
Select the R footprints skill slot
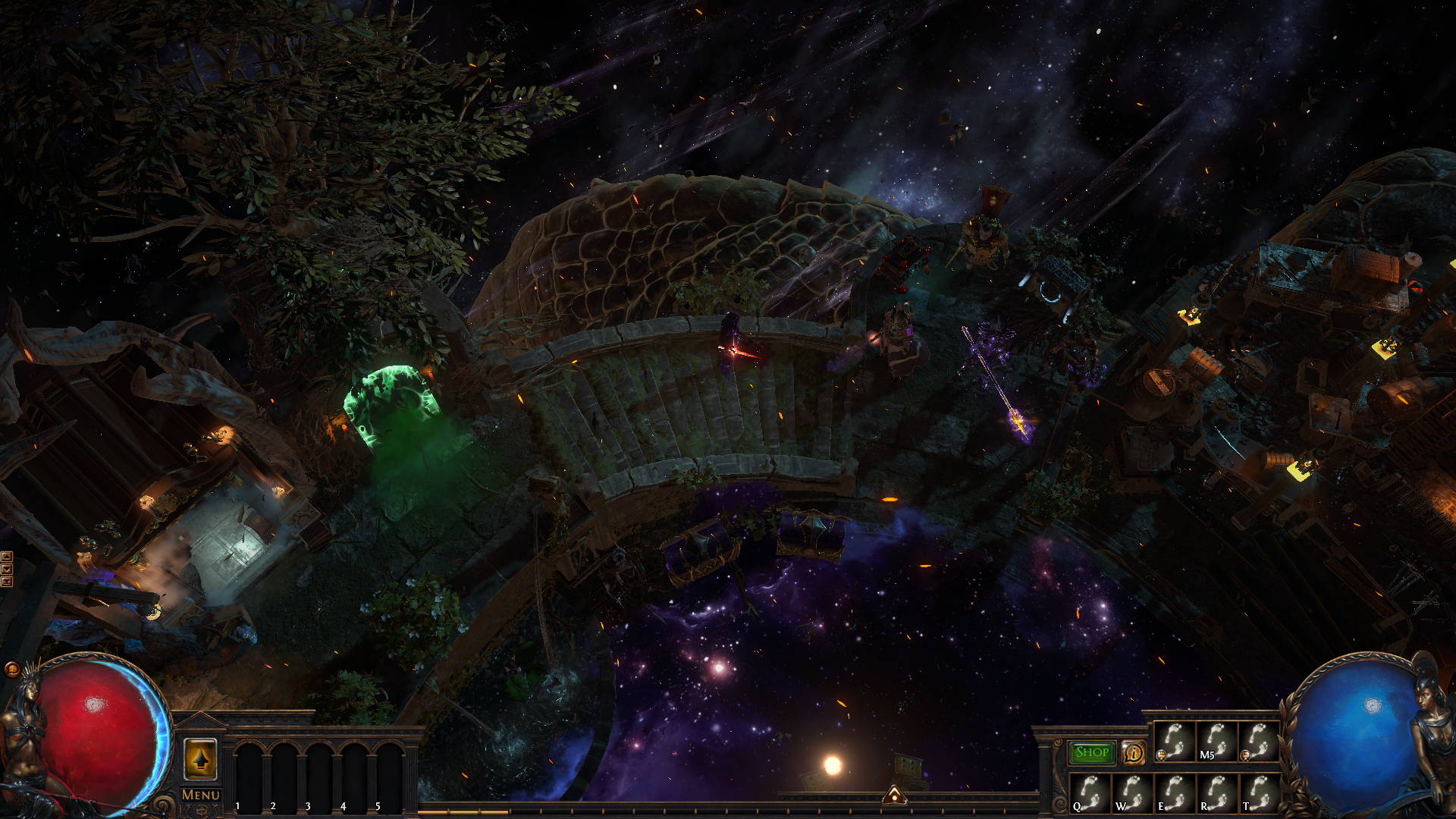click(1216, 793)
